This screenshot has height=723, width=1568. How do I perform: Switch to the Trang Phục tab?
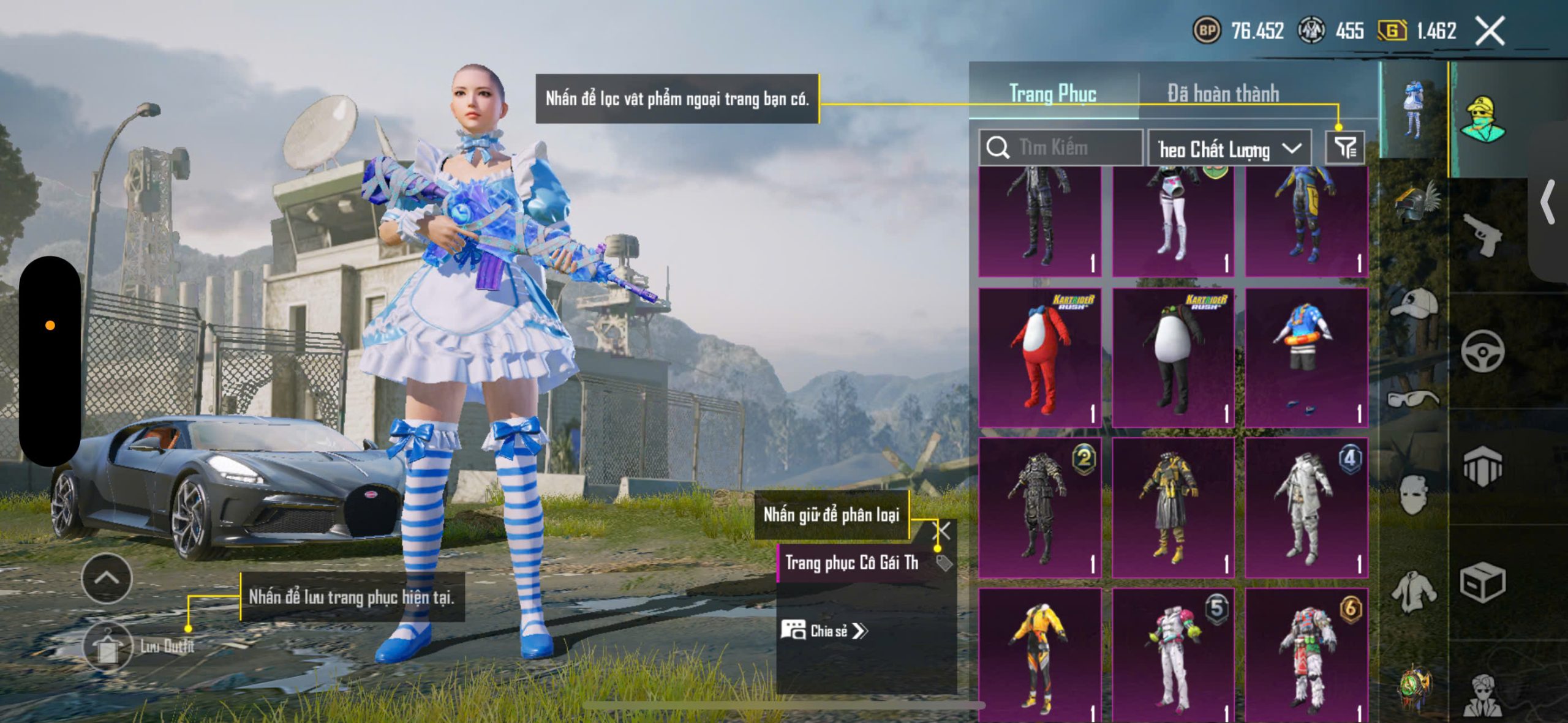pos(1052,94)
